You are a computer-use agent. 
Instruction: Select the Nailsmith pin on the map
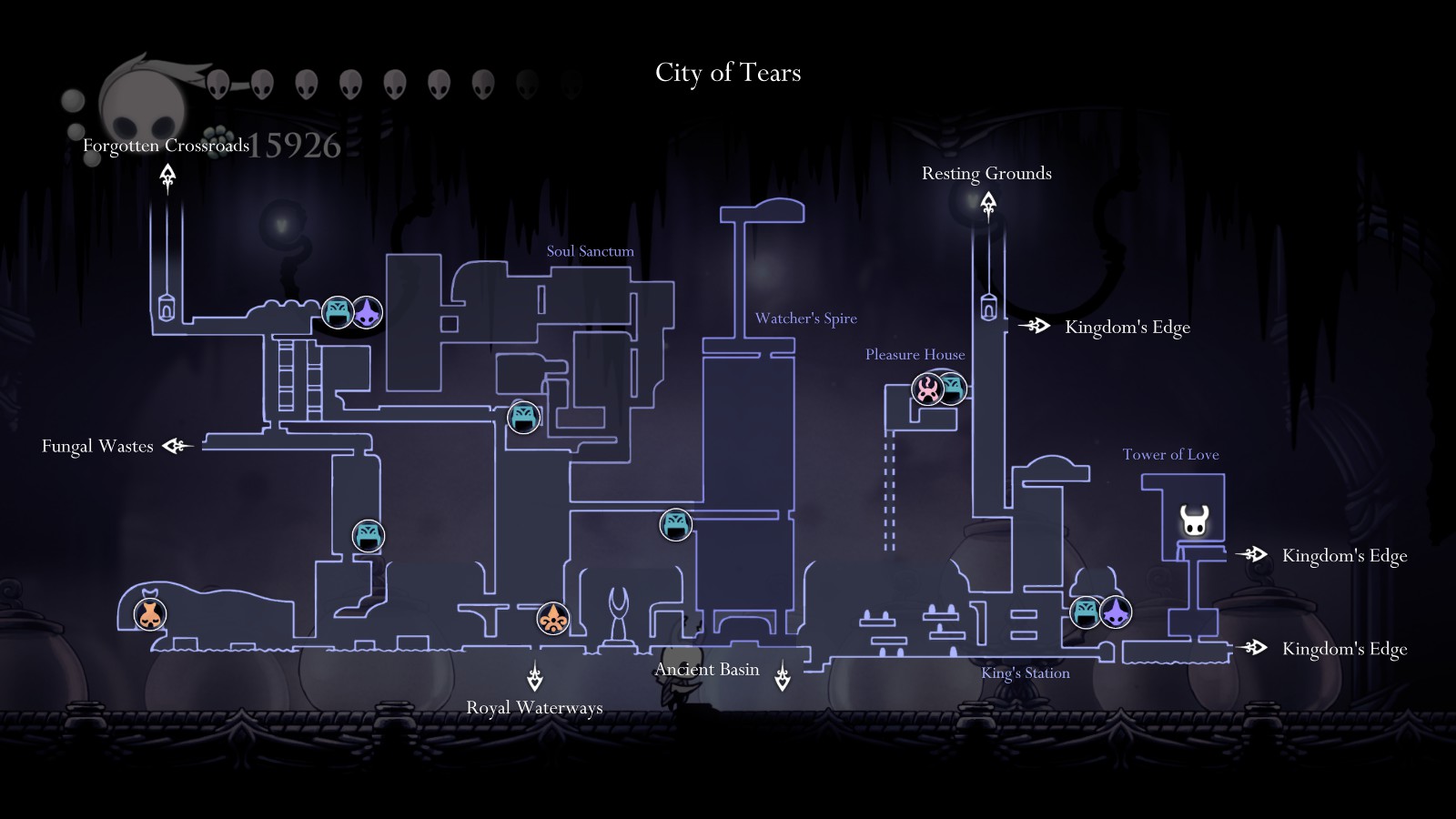click(x=151, y=614)
